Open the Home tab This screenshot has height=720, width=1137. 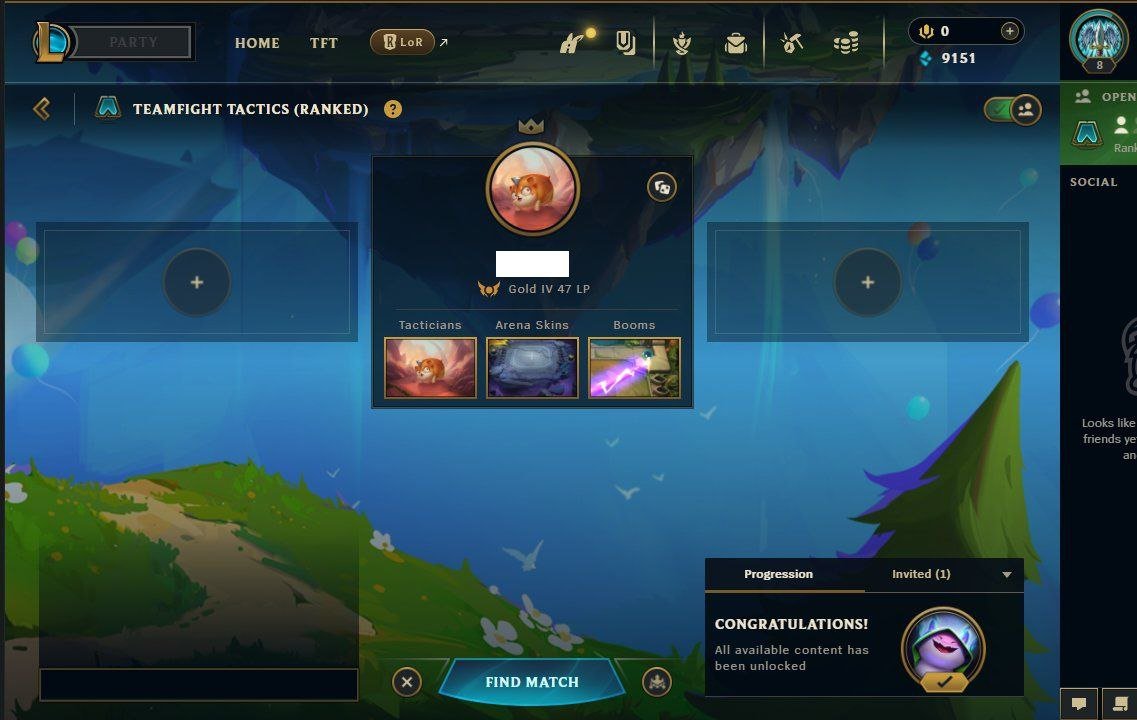pyautogui.click(x=257, y=43)
